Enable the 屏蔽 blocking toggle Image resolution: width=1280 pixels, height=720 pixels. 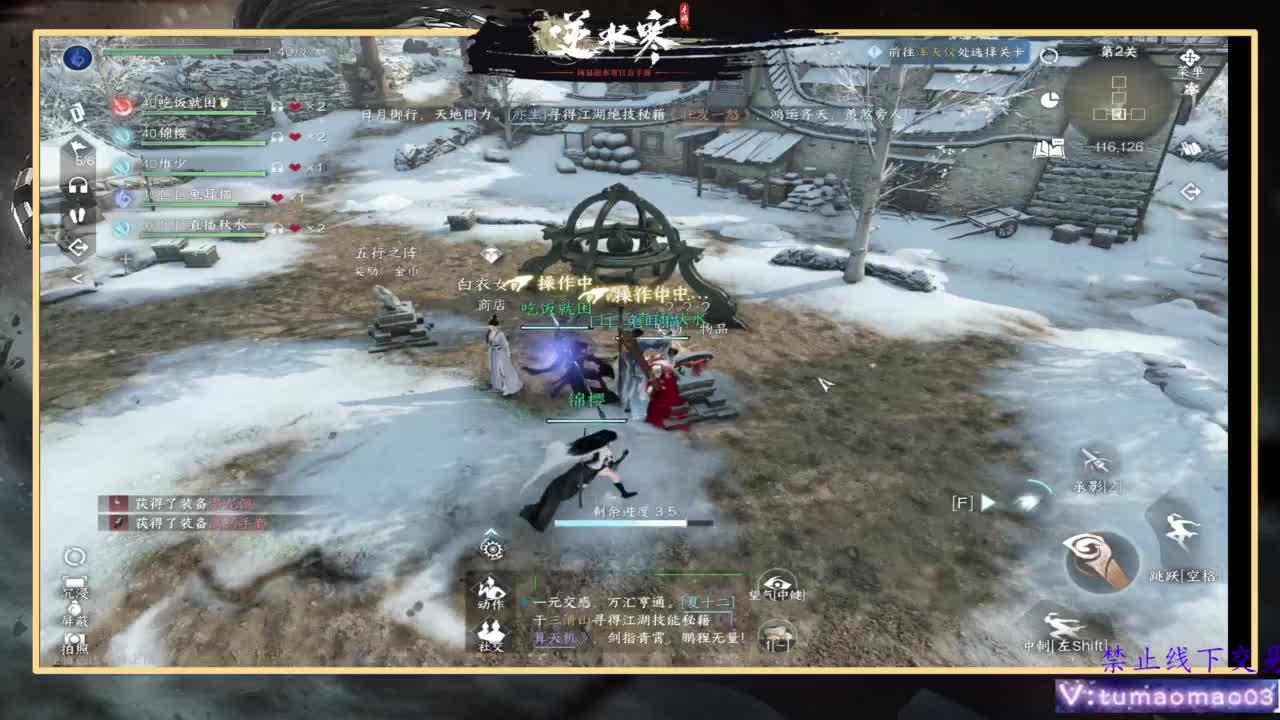coord(75,609)
